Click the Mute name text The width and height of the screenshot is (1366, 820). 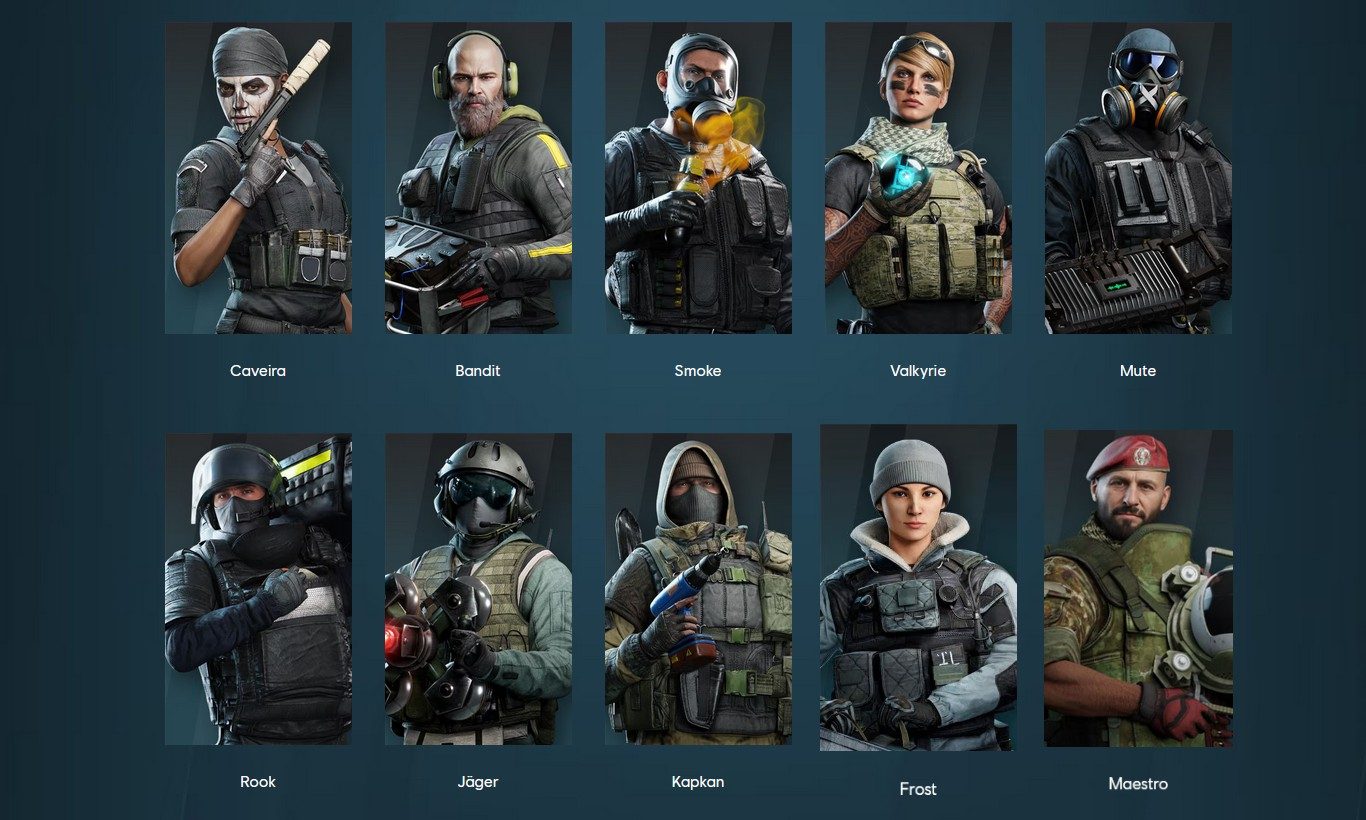click(1138, 370)
